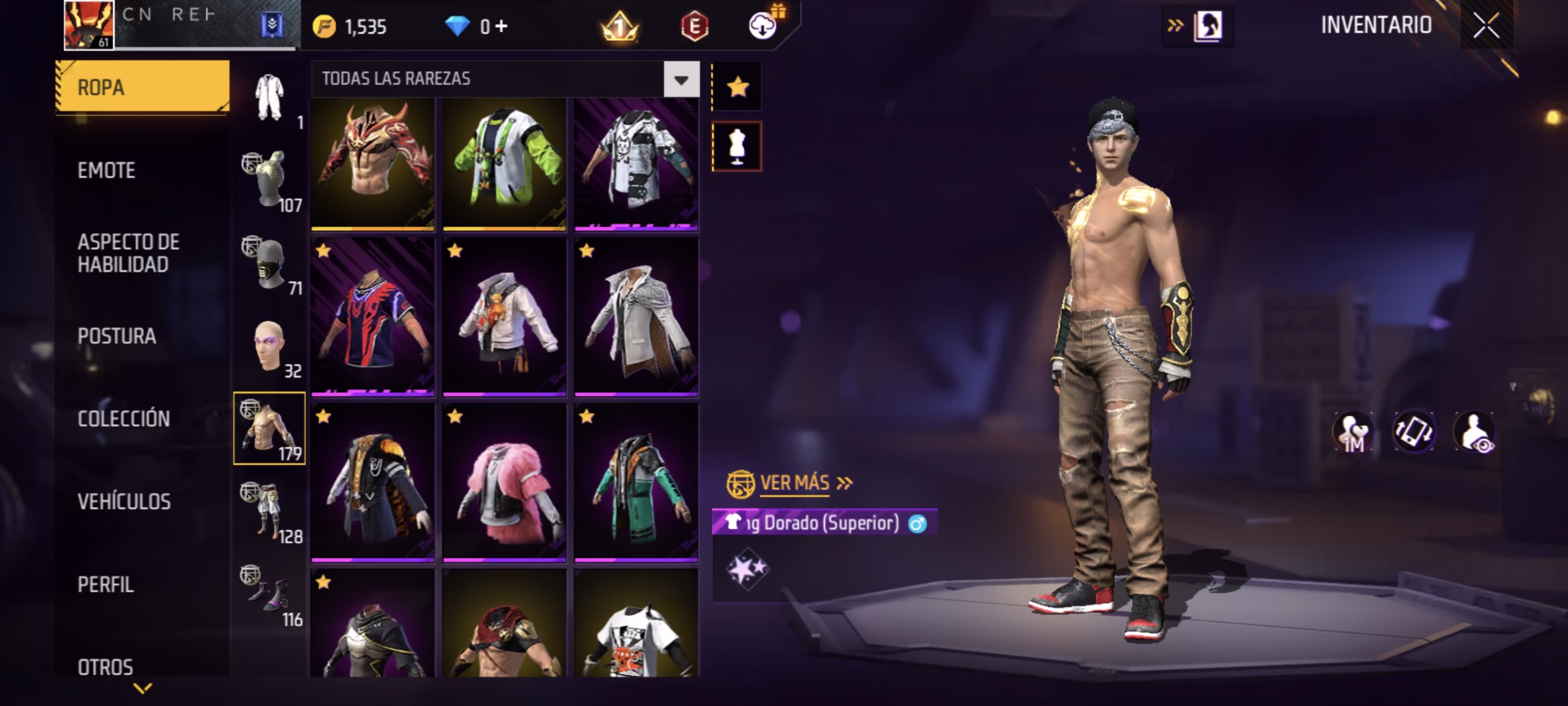Click the white mannequin filter button
Screen dimensions: 1568x706
point(737,146)
